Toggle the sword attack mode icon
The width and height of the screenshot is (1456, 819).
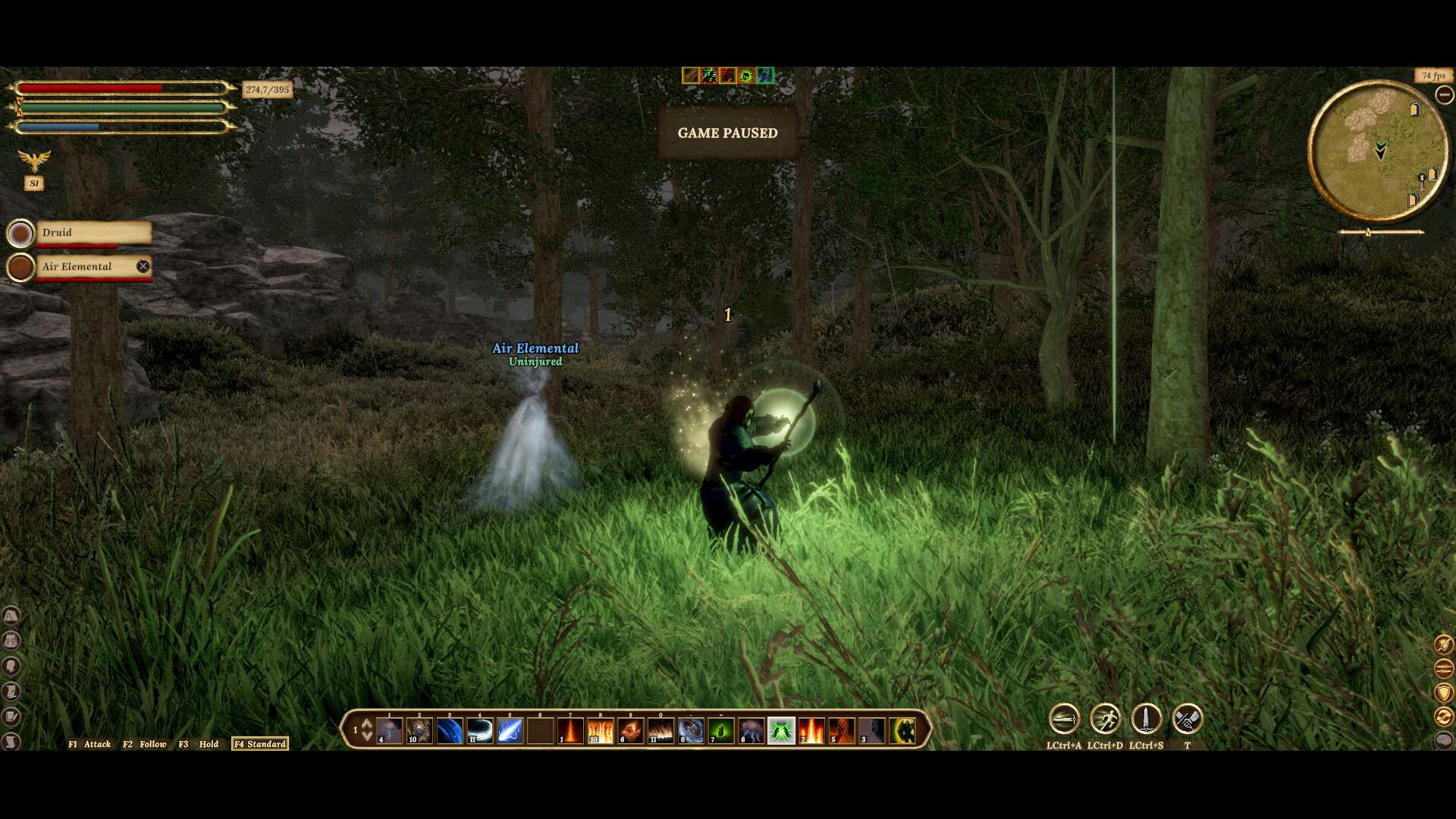tap(1064, 719)
